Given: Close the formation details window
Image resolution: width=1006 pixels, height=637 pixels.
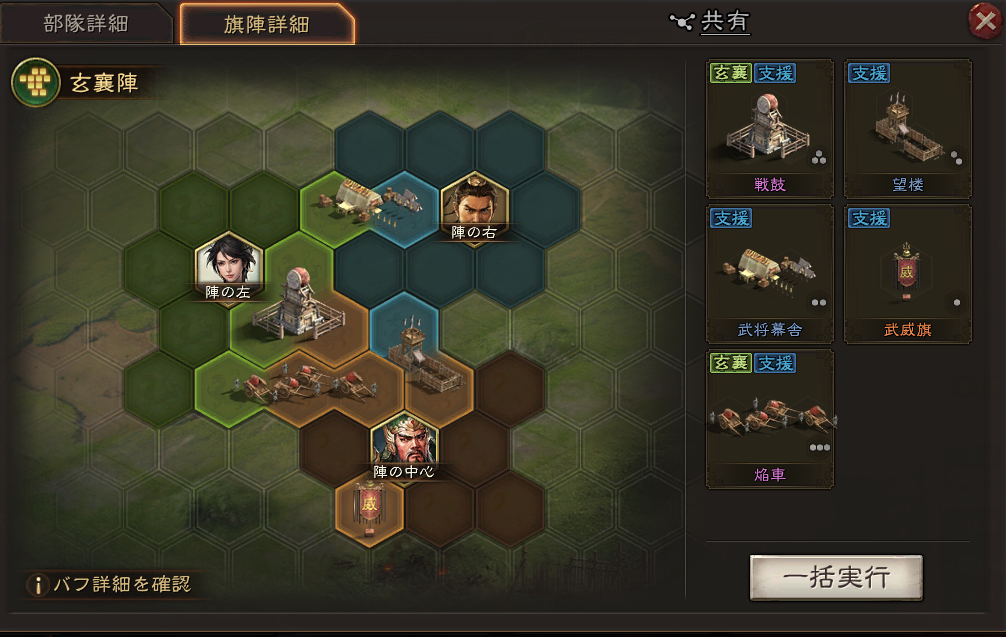Looking at the screenshot, I should tap(985, 21).
